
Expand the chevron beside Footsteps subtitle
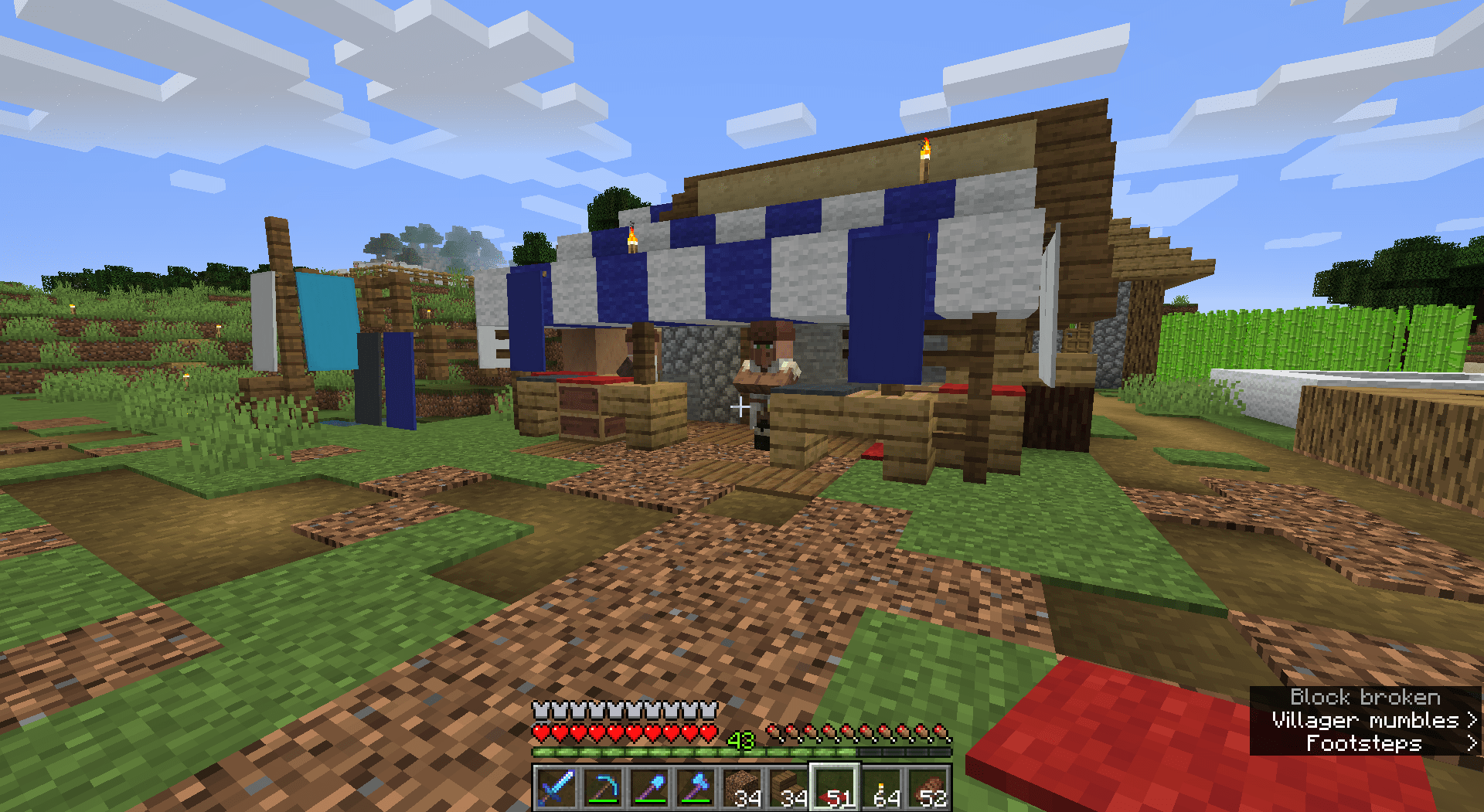[1472, 742]
